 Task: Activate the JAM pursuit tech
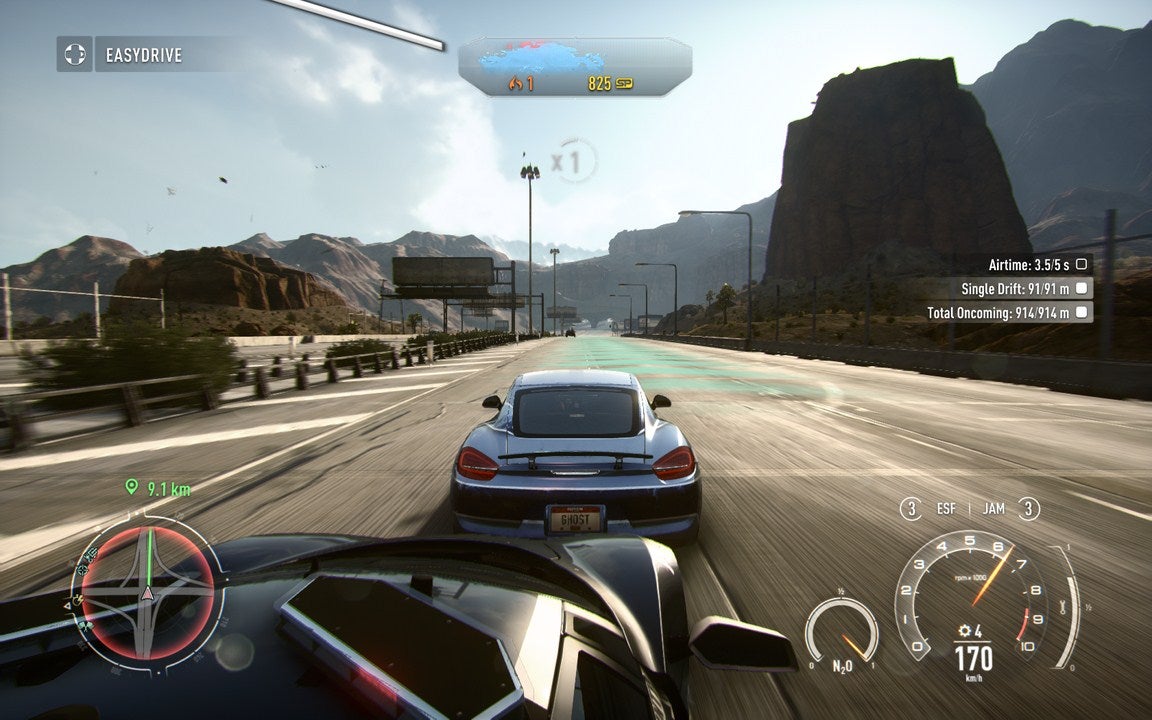(x=993, y=509)
